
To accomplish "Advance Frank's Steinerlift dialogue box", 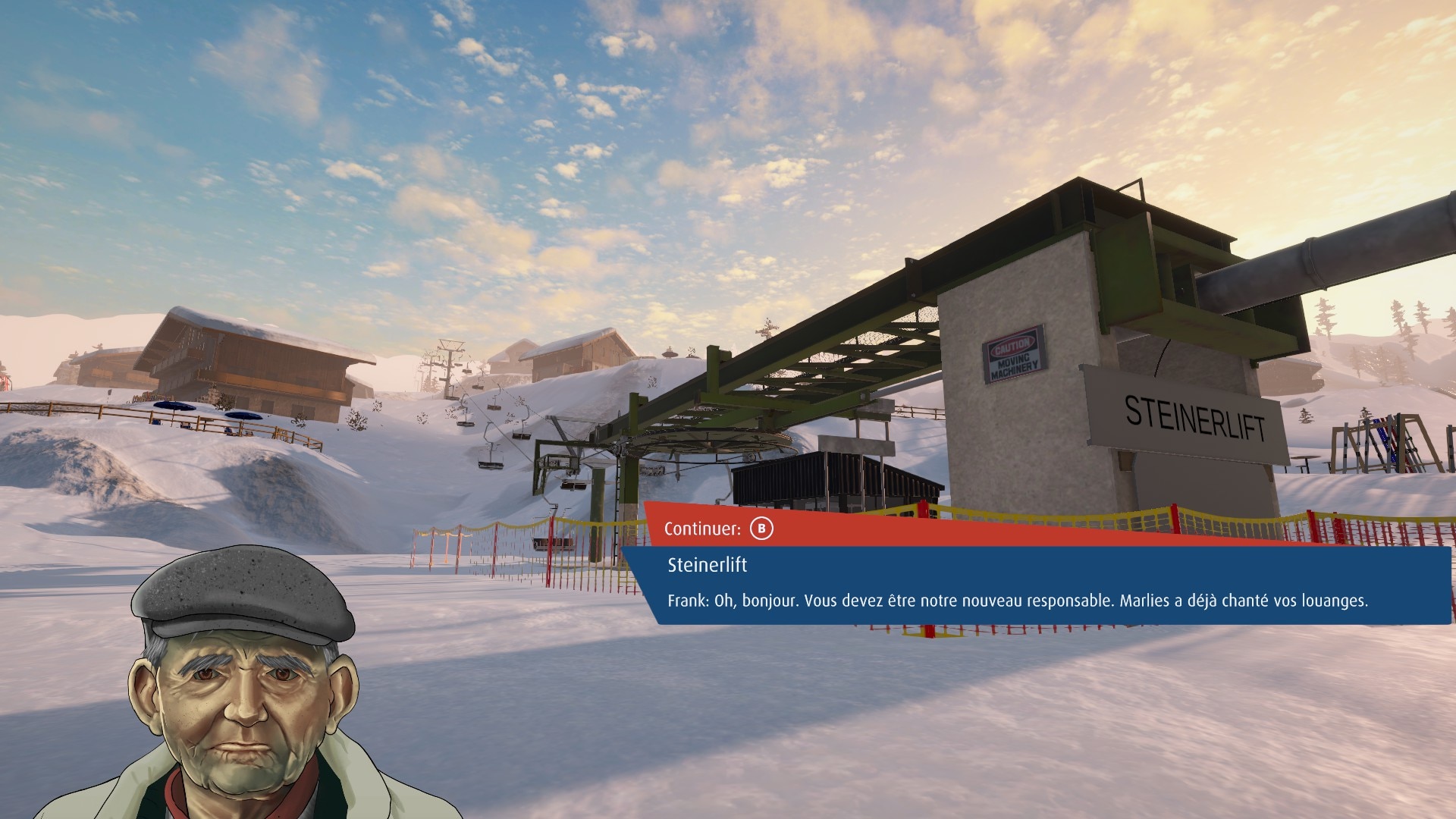I will [761, 529].
